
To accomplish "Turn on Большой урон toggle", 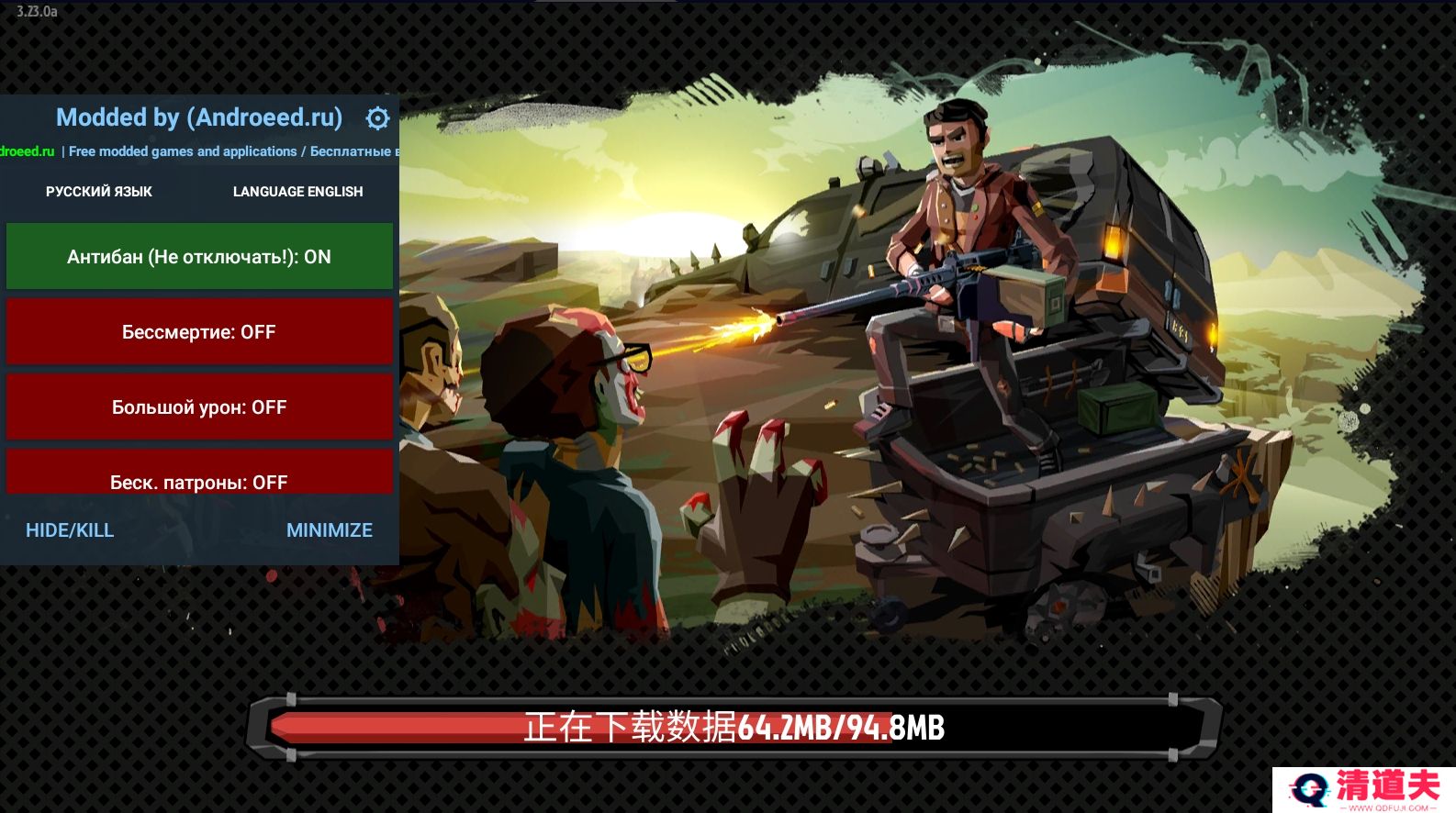I will 199,407.
